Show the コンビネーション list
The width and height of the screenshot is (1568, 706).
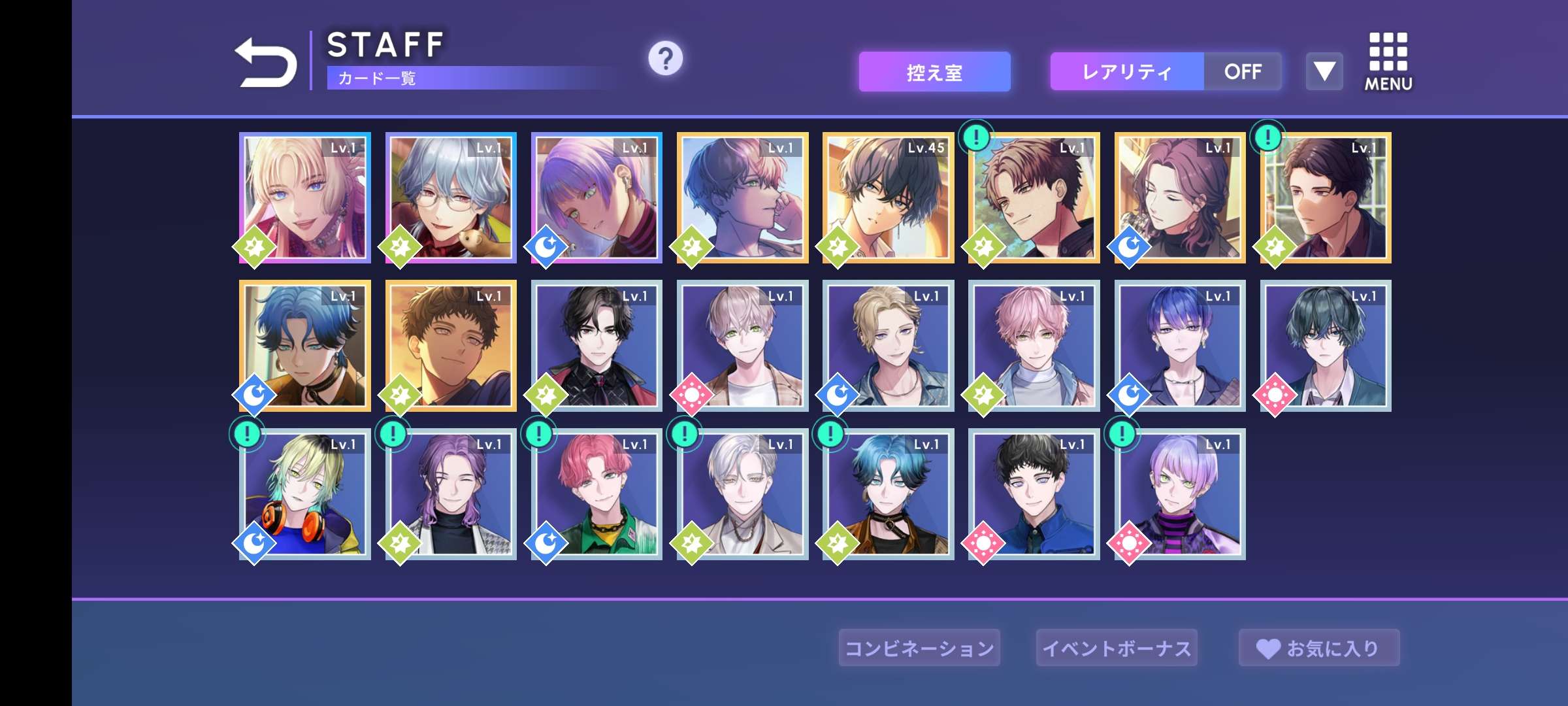pos(919,648)
